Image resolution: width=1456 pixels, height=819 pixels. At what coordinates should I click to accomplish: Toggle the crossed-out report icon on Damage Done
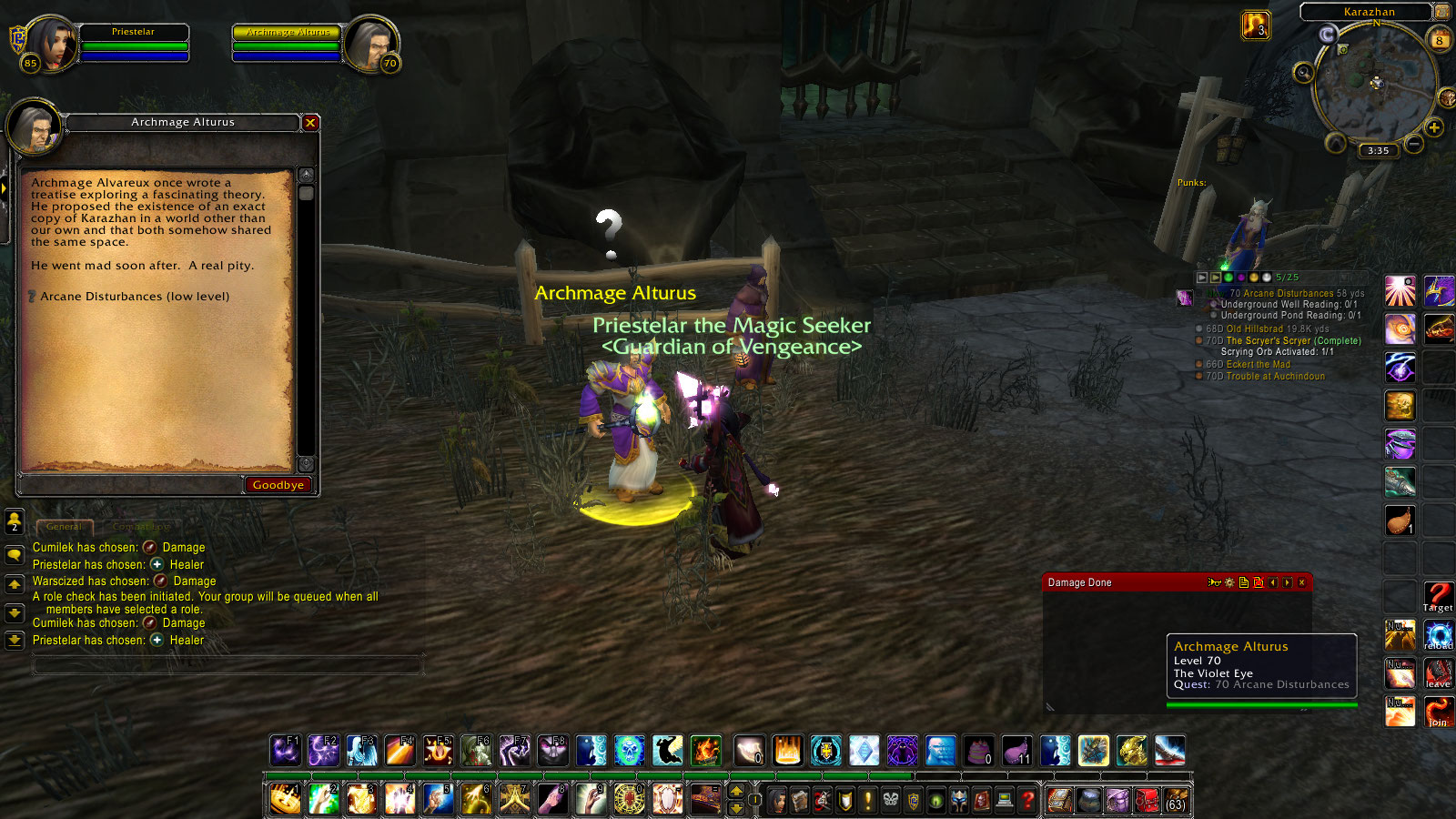(x=1259, y=582)
